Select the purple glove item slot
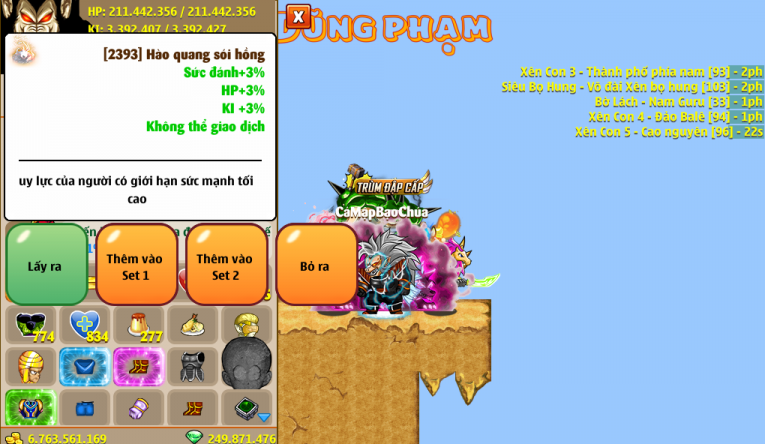The height and width of the screenshot is (444, 765). coord(139,408)
